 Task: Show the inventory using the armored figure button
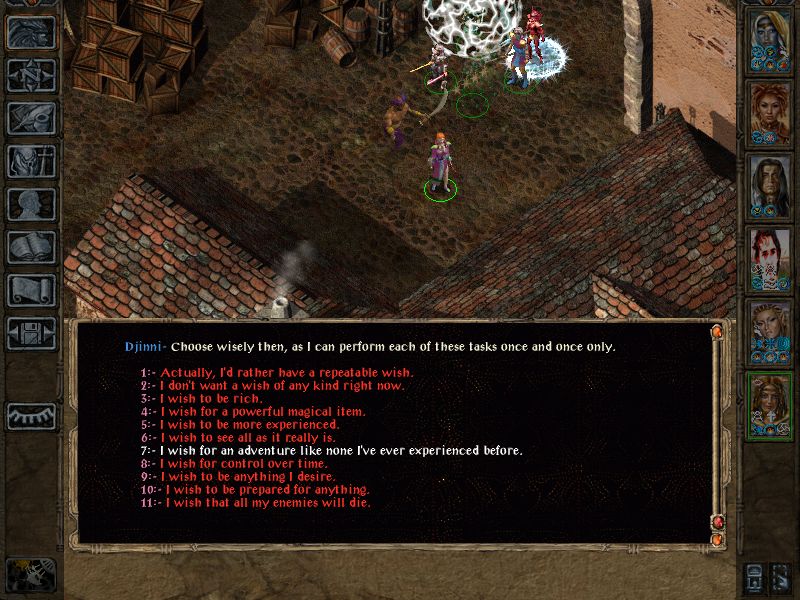coord(31,161)
